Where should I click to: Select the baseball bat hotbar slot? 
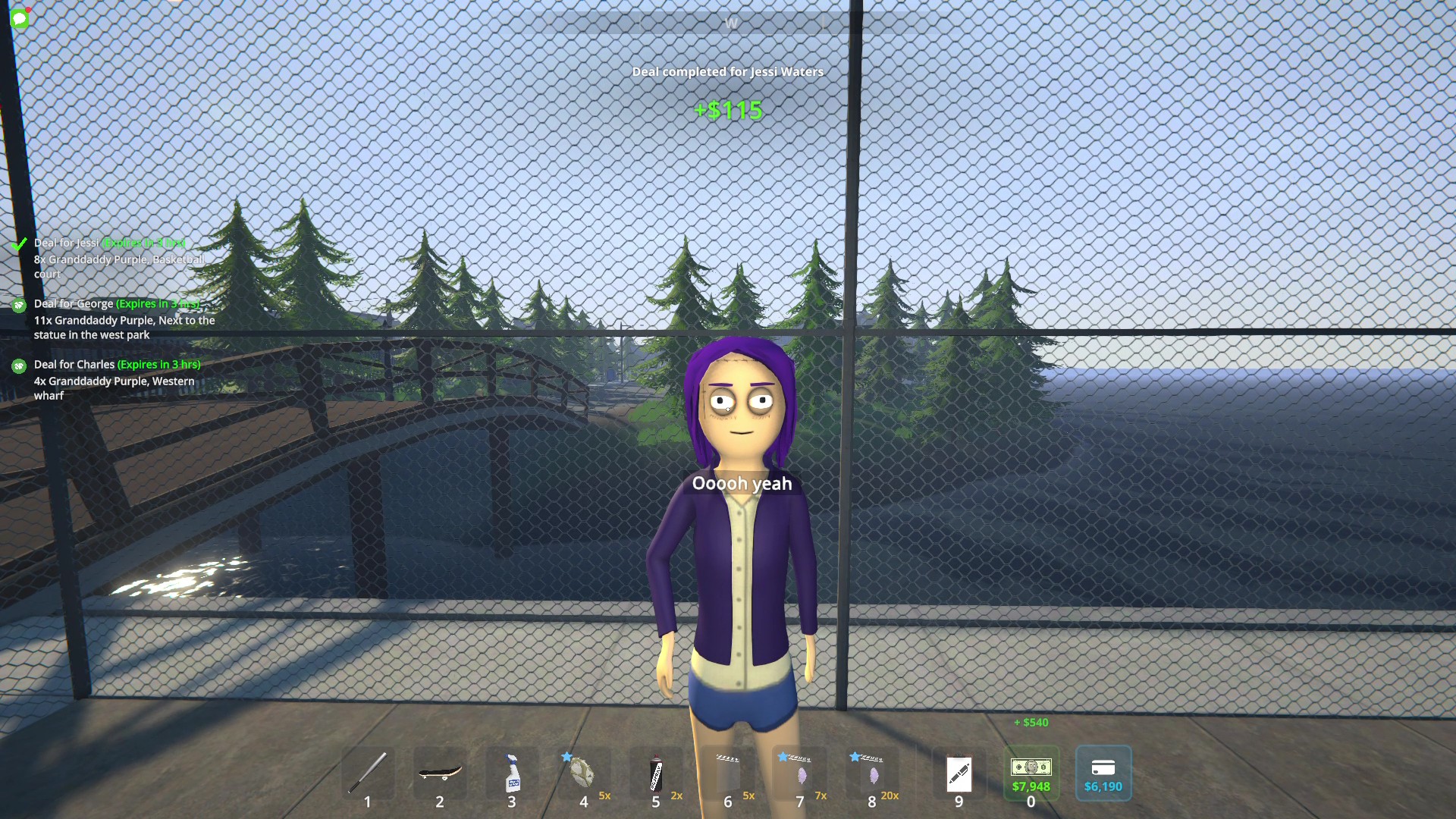click(x=368, y=773)
